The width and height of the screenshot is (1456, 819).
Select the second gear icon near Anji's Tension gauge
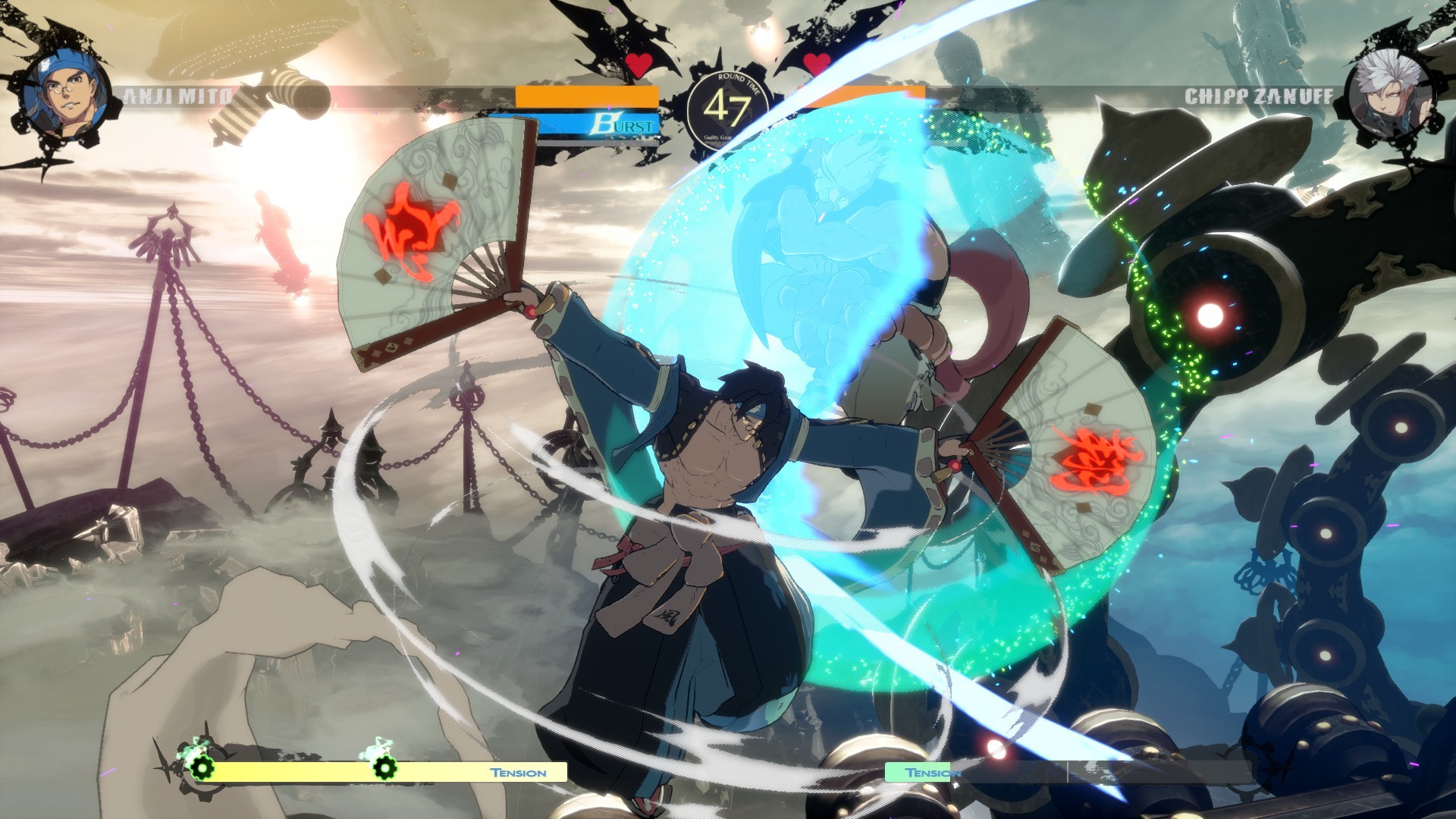pyautogui.click(x=387, y=767)
